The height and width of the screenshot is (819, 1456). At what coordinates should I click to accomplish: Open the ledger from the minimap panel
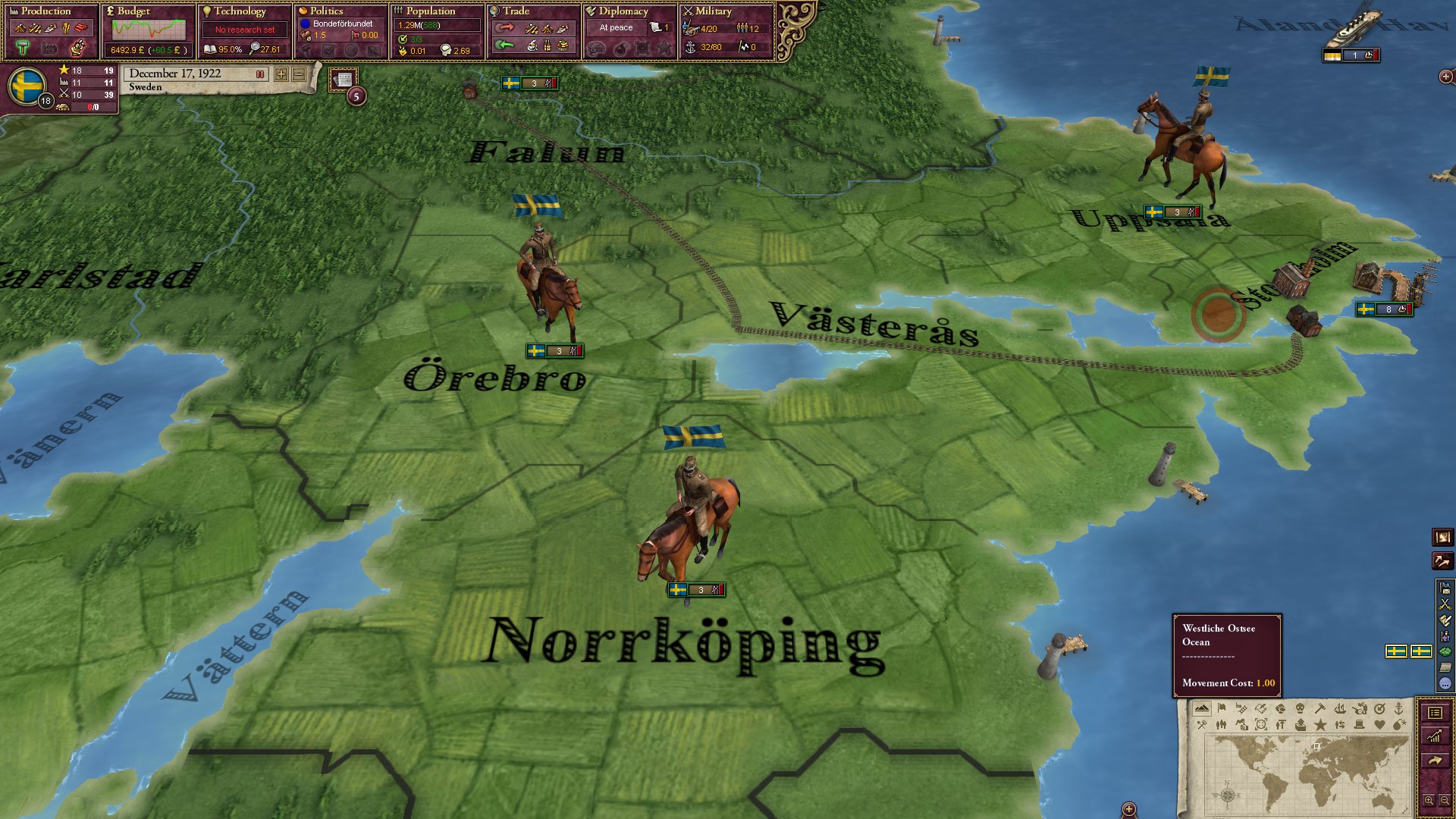tap(1436, 714)
